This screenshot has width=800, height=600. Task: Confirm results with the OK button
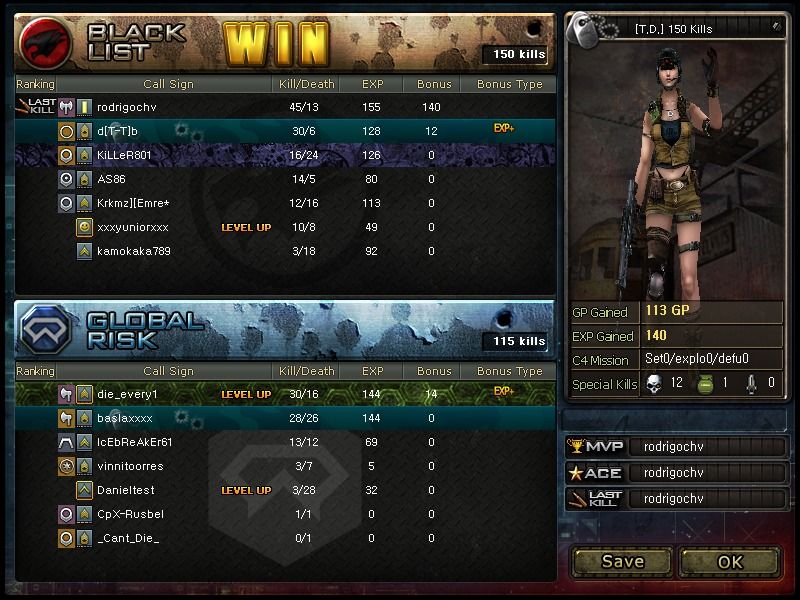coord(730,561)
